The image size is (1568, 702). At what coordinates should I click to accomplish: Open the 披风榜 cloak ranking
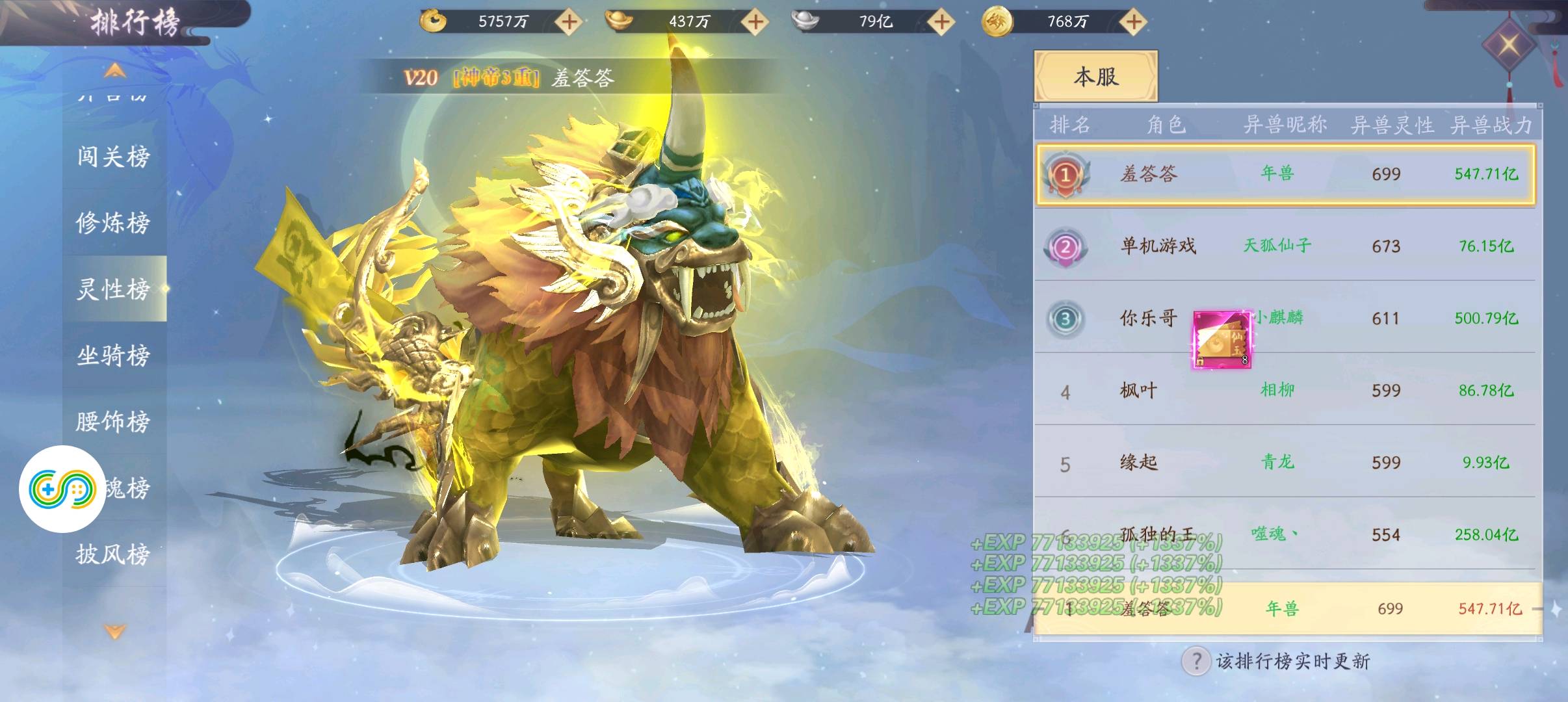click(114, 554)
